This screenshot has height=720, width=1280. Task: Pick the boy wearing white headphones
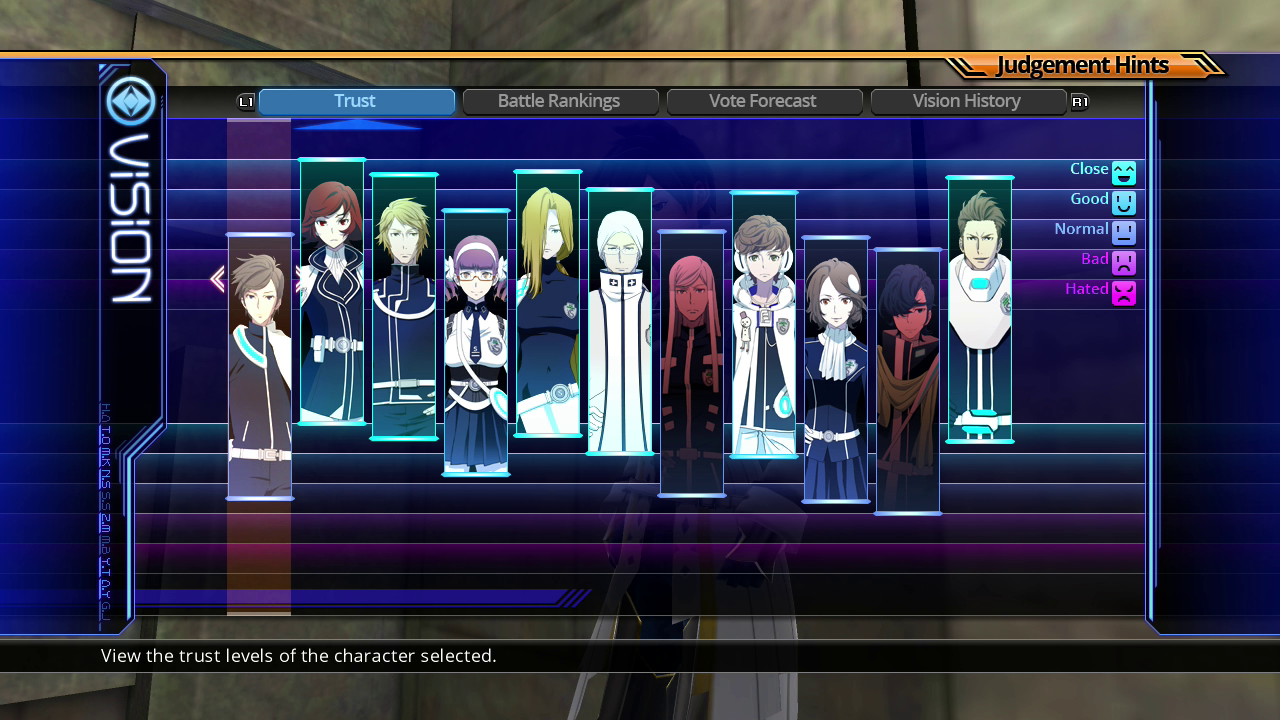tap(764, 324)
